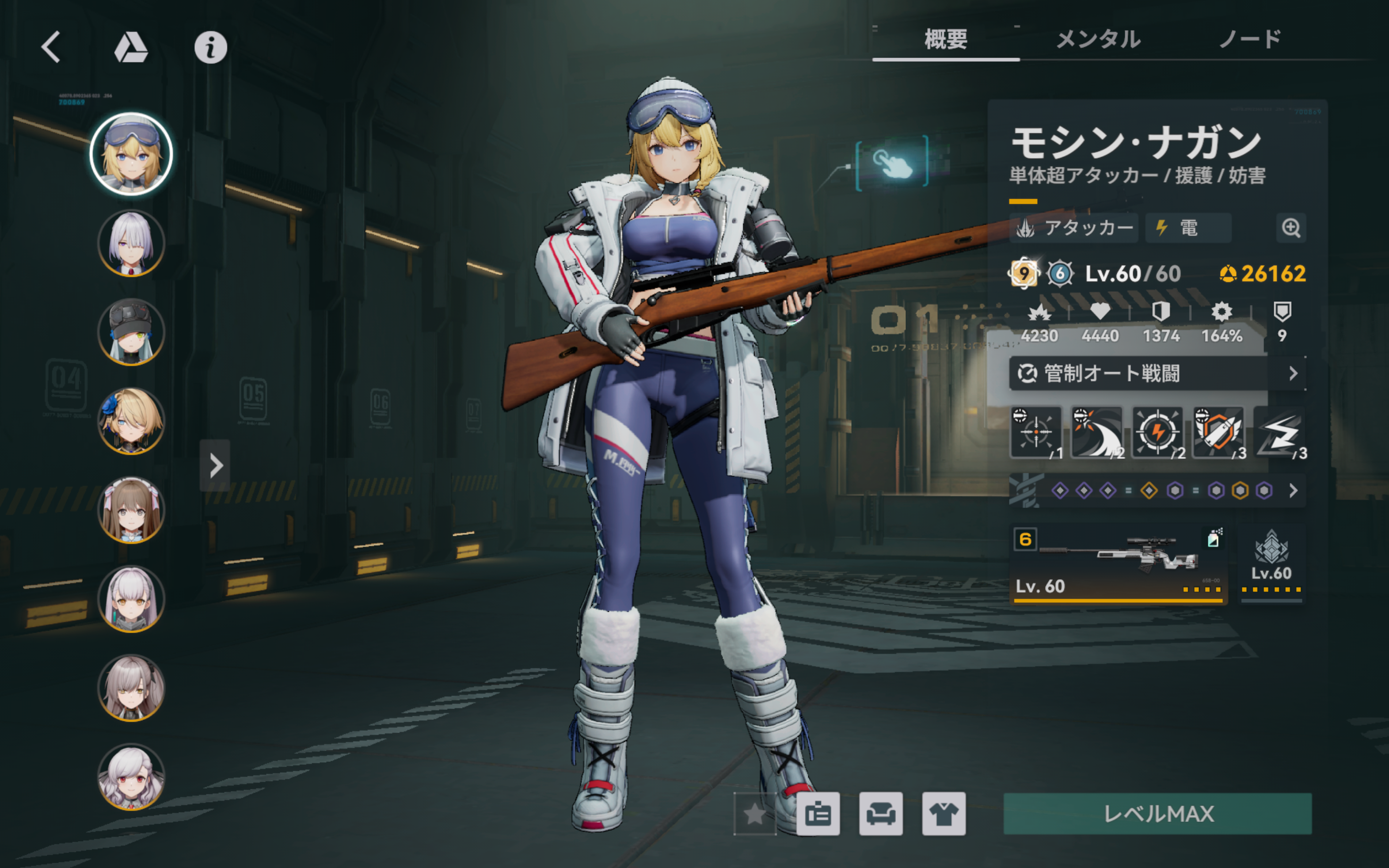
Task: Open the magnifier detail view
Action: pos(1291,228)
